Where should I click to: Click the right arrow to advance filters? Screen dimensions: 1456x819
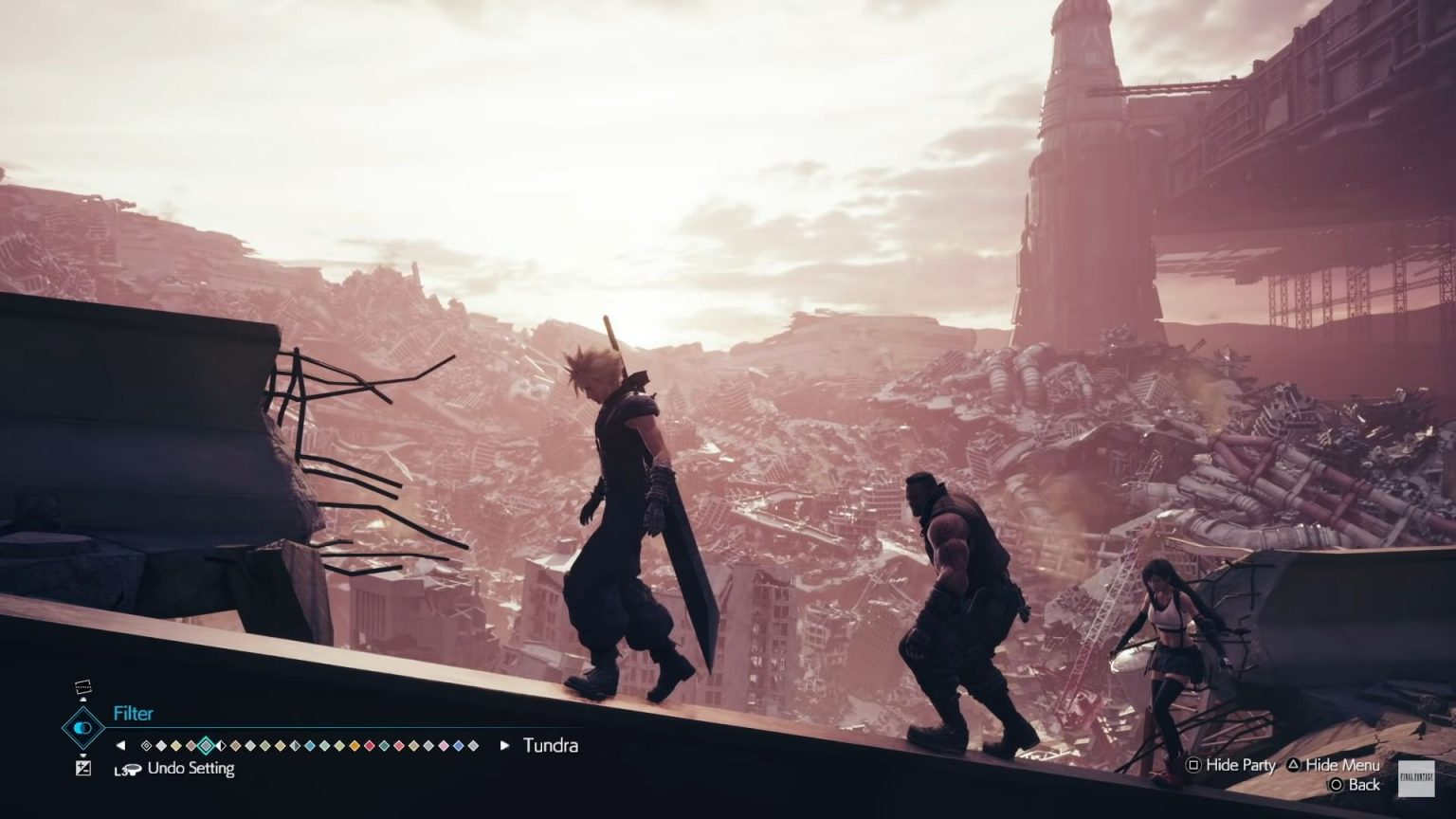click(503, 745)
